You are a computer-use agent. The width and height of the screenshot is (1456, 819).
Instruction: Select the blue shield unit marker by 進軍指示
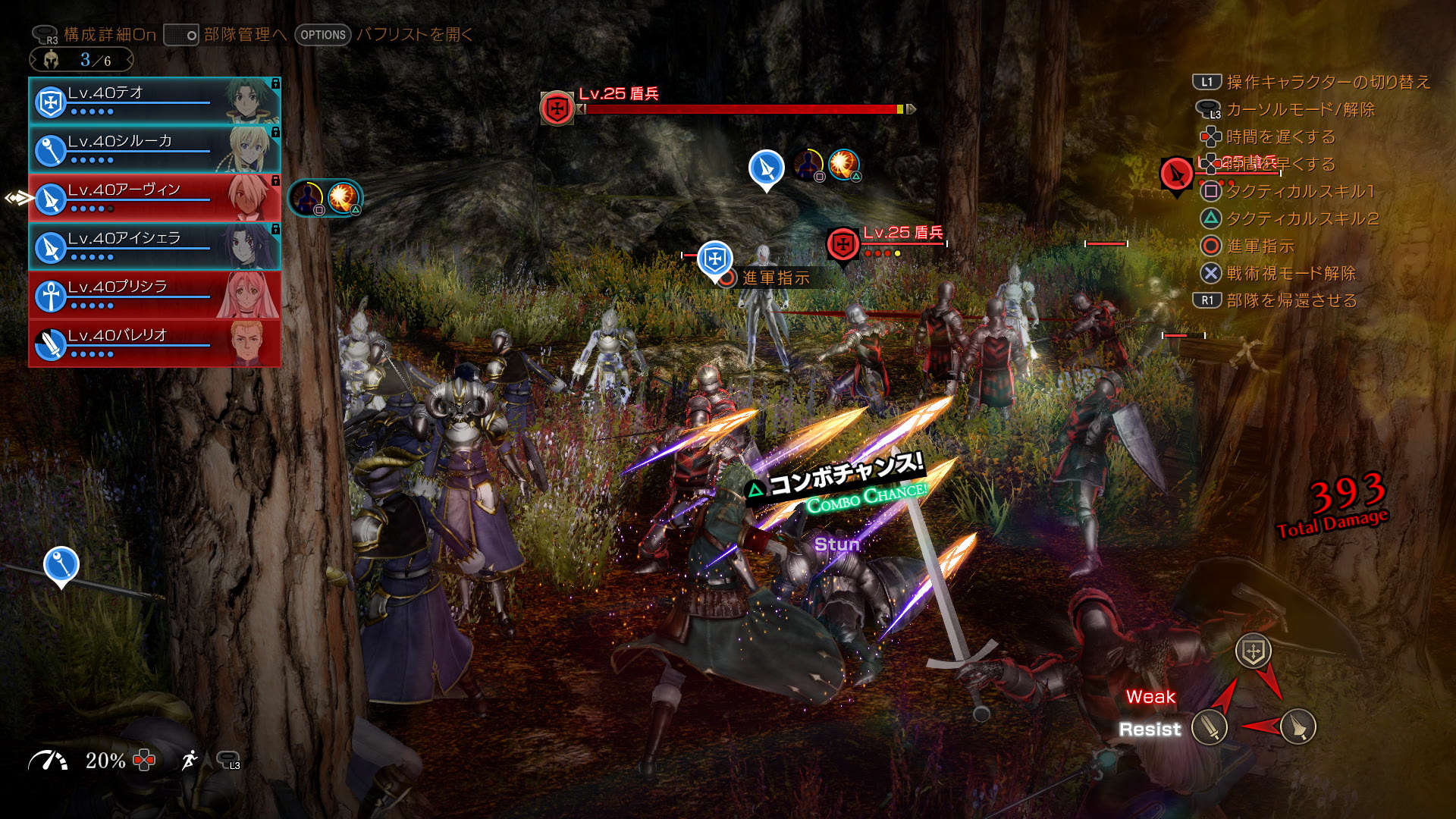(714, 259)
